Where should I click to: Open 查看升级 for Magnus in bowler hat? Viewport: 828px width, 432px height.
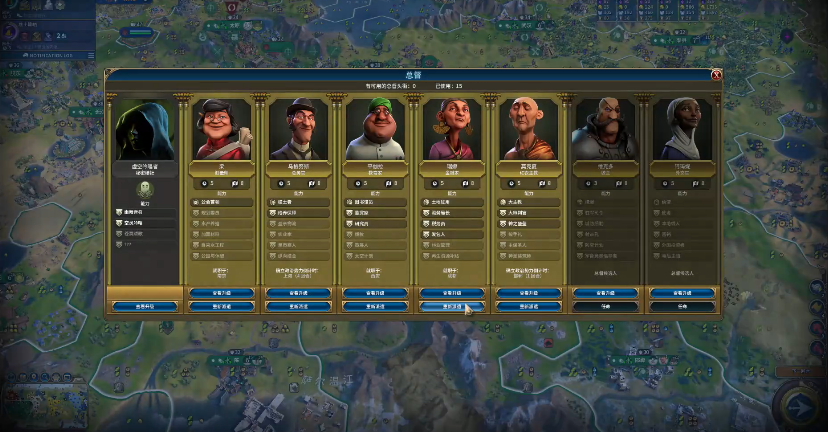click(x=297, y=293)
